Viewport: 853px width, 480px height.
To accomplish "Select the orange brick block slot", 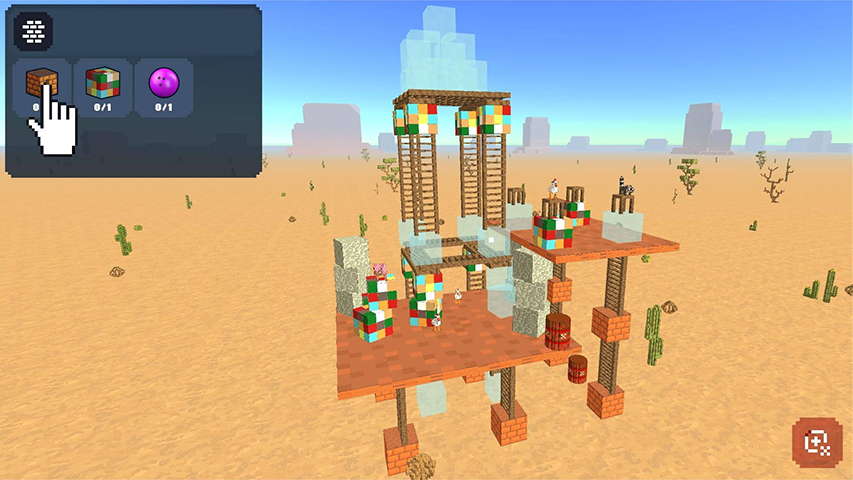I will (x=41, y=88).
